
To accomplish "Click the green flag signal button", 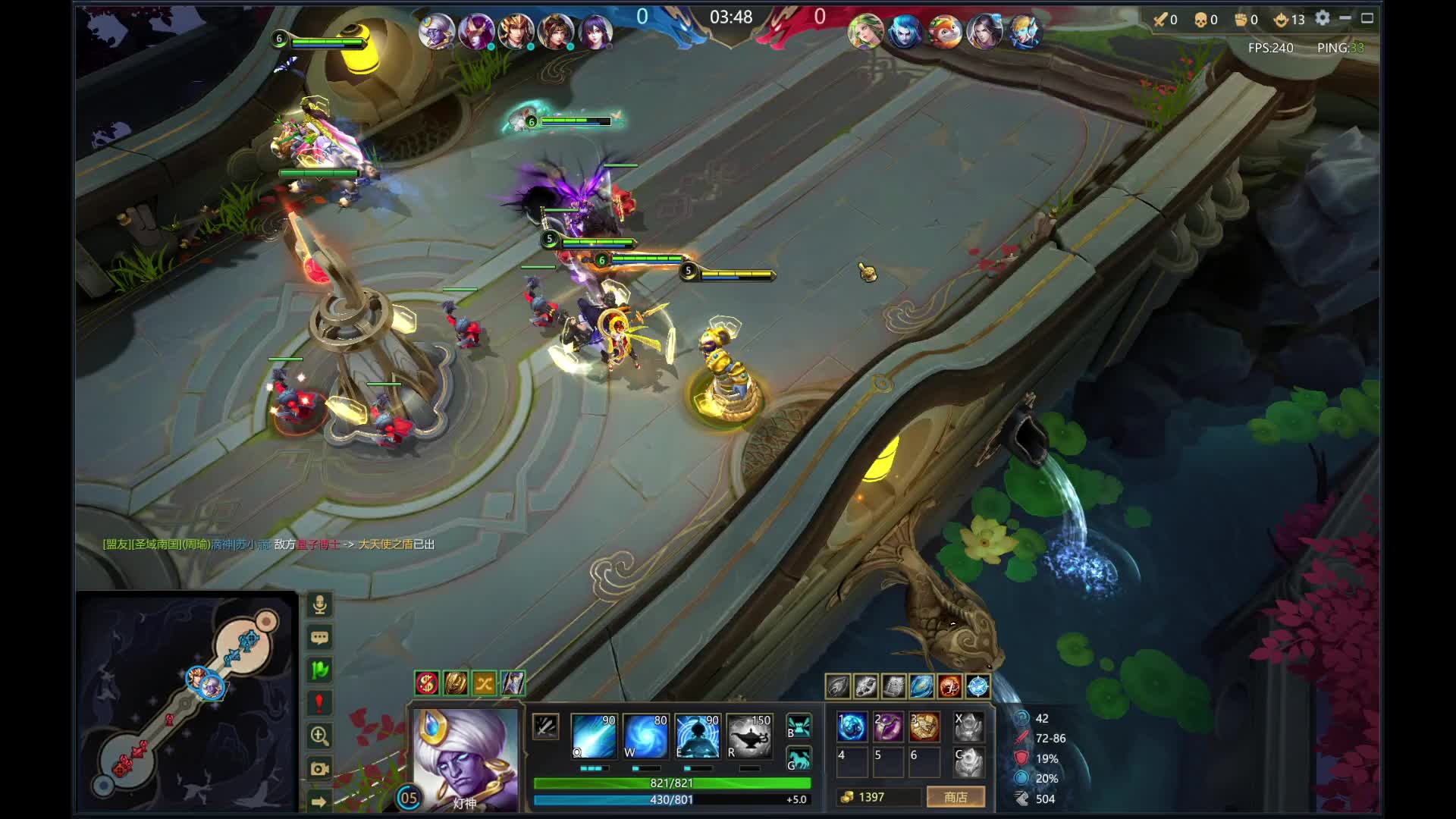I will coord(319,670).
